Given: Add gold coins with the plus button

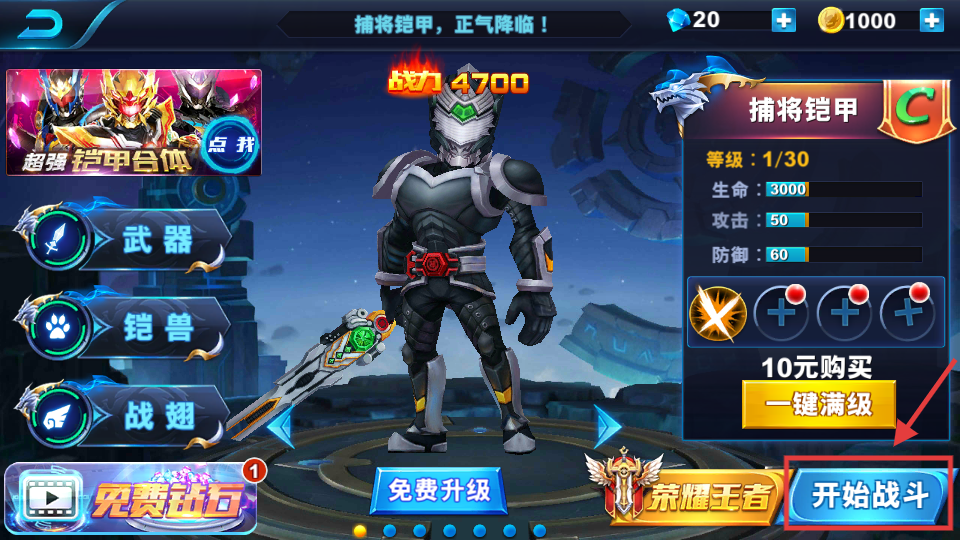Looking at the screenshot, I should coord(931,20).
